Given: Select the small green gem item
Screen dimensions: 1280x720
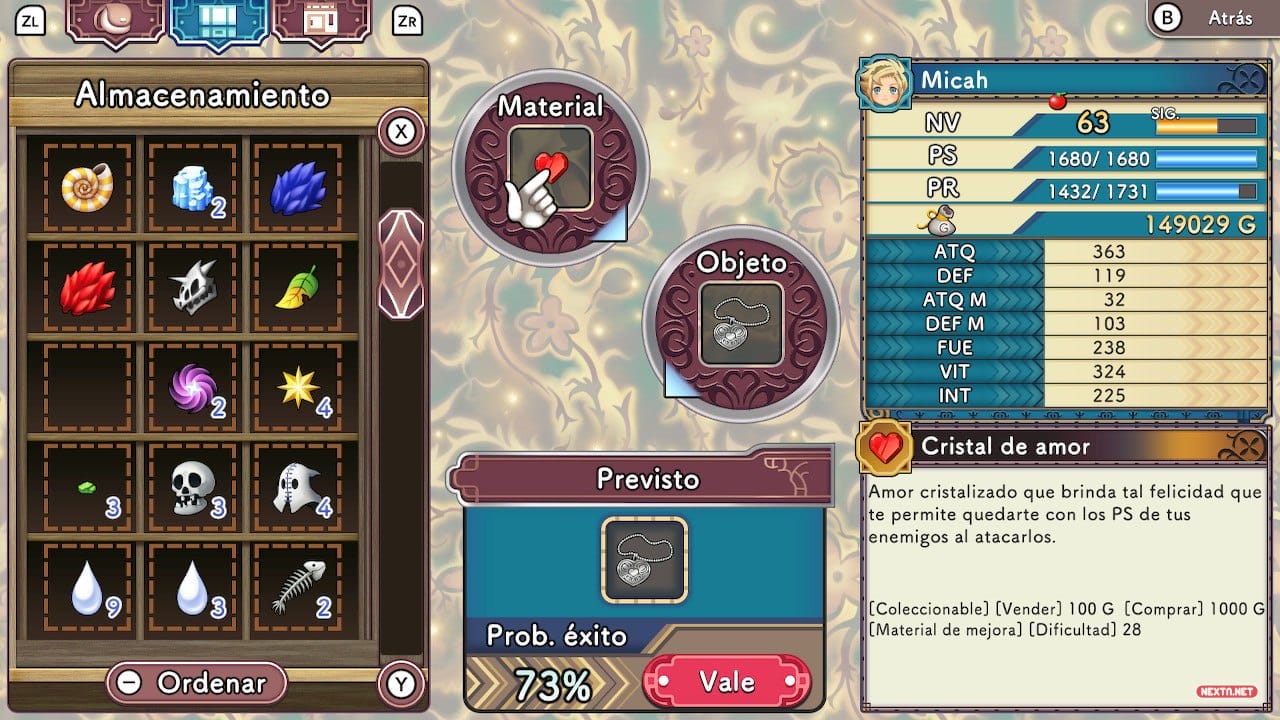Looking at the screenshot, I should (88, 489).
